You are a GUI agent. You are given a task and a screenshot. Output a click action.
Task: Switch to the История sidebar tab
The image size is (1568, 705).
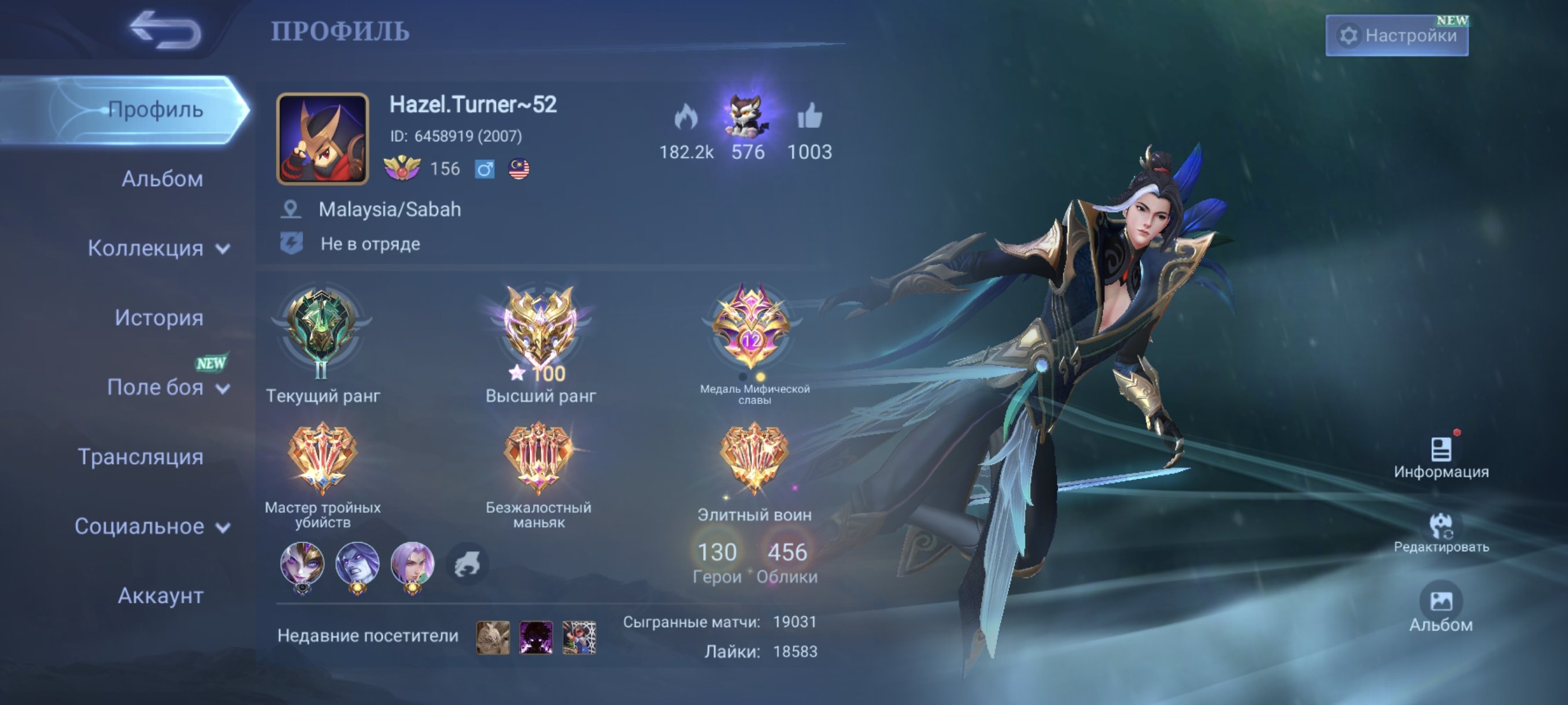click(x=160, y=317)
